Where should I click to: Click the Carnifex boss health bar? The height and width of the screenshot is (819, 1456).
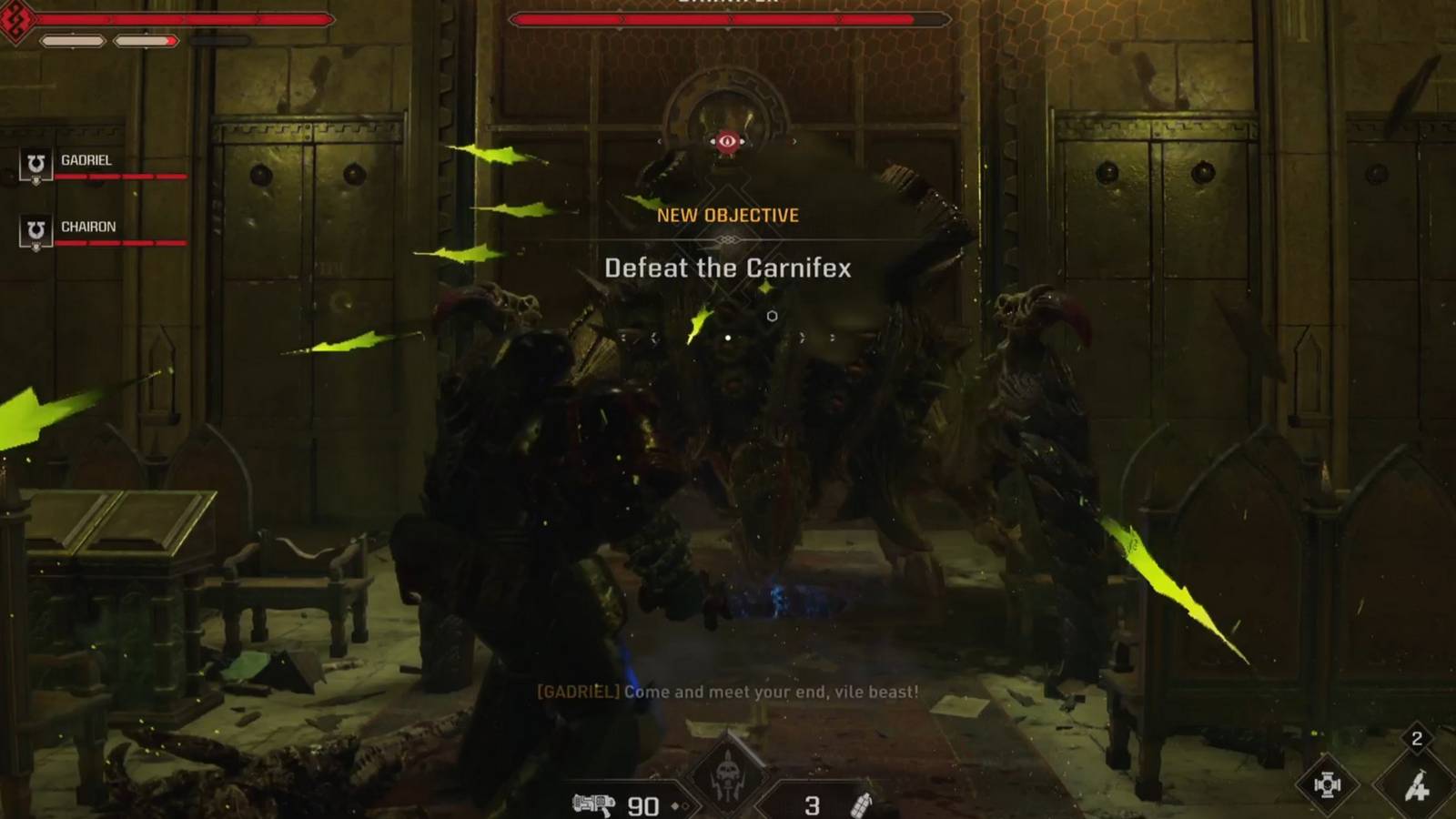(x=728, y=19)
